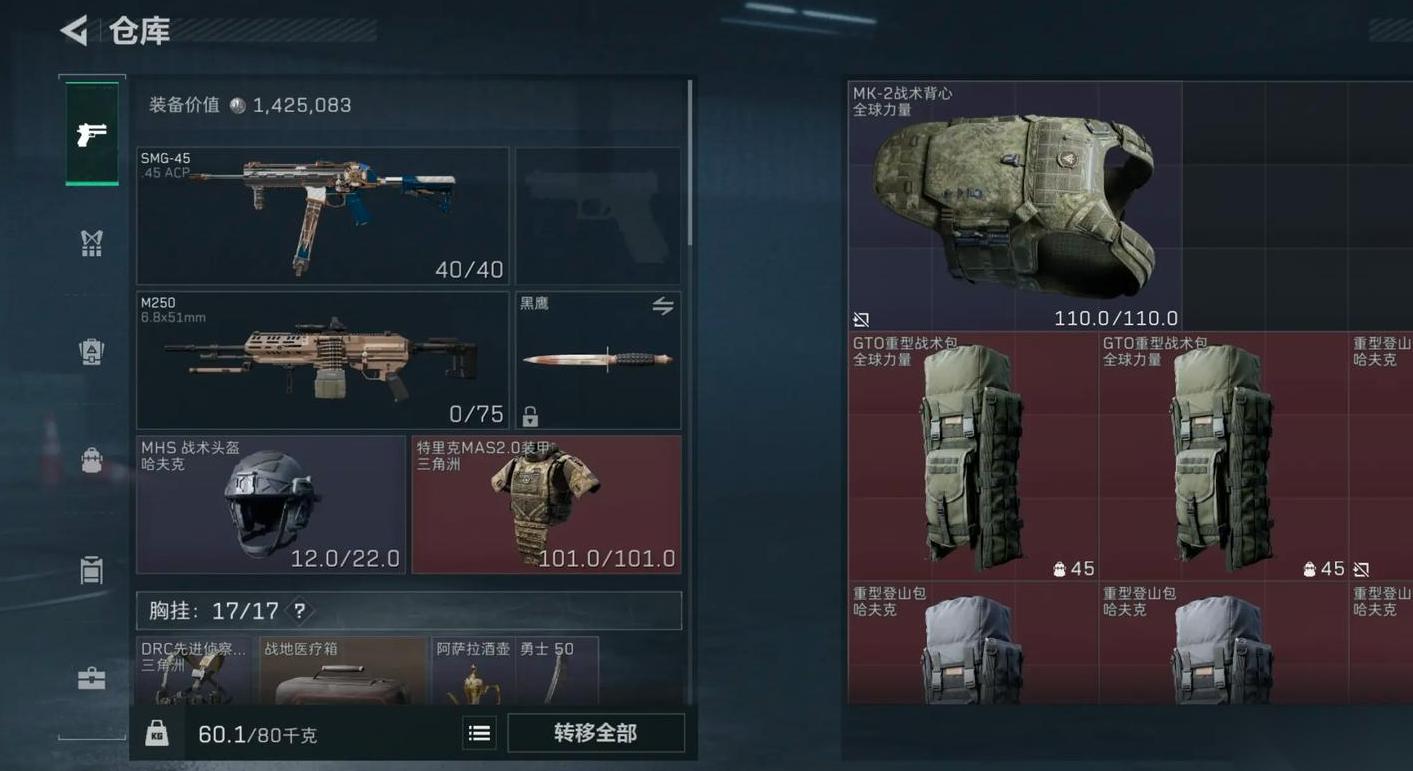Click the swap arrows on the 黑鹰 slot
This screenshot has height=771, width=1413.
pyautogui.click(x=663, y=306)
